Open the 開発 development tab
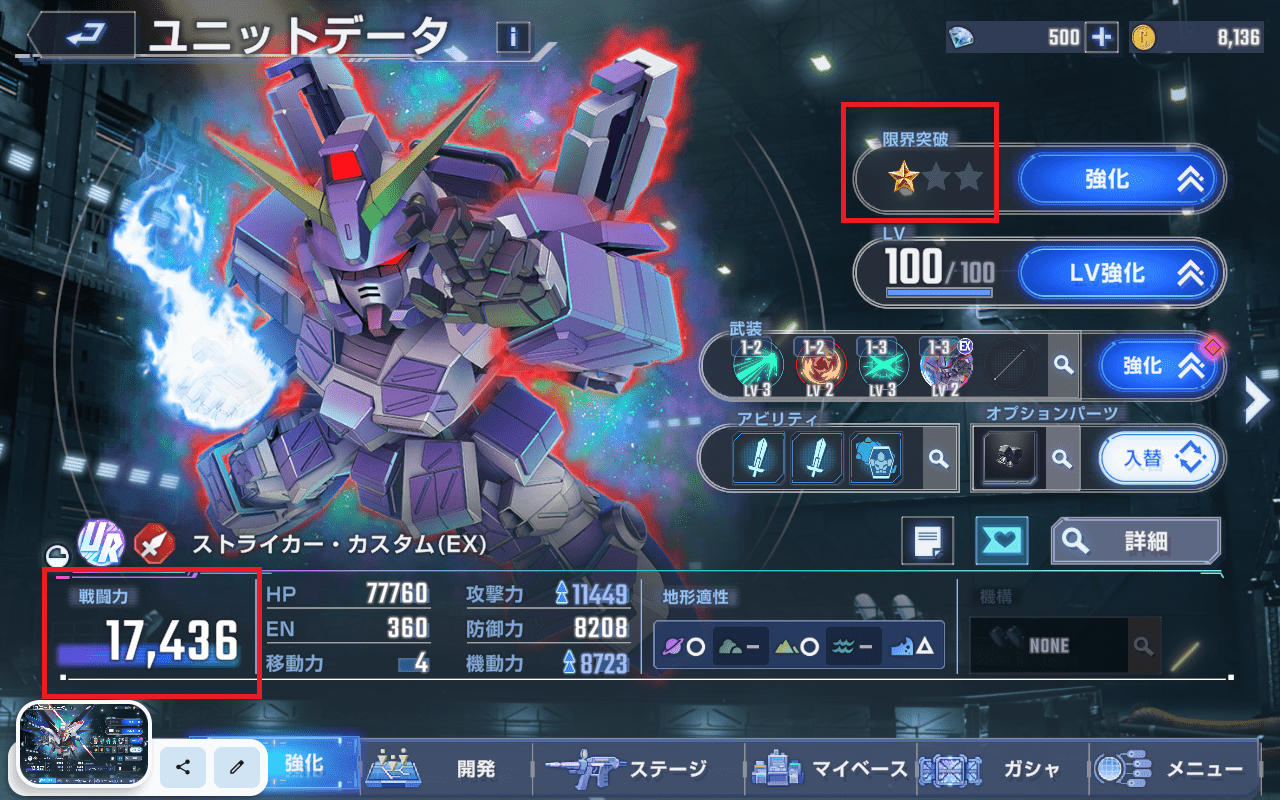This screenshot has width=1280, height=800. (x=445, y=768)
